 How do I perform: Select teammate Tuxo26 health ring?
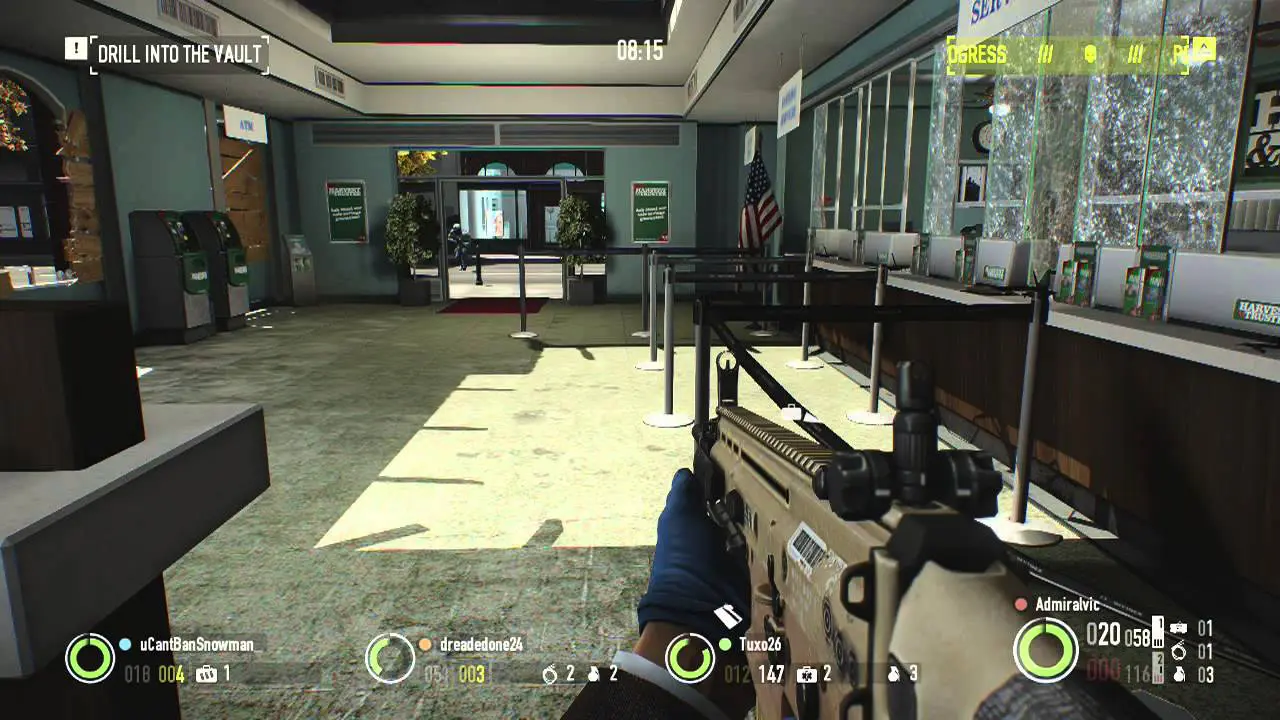click(690, 658)
